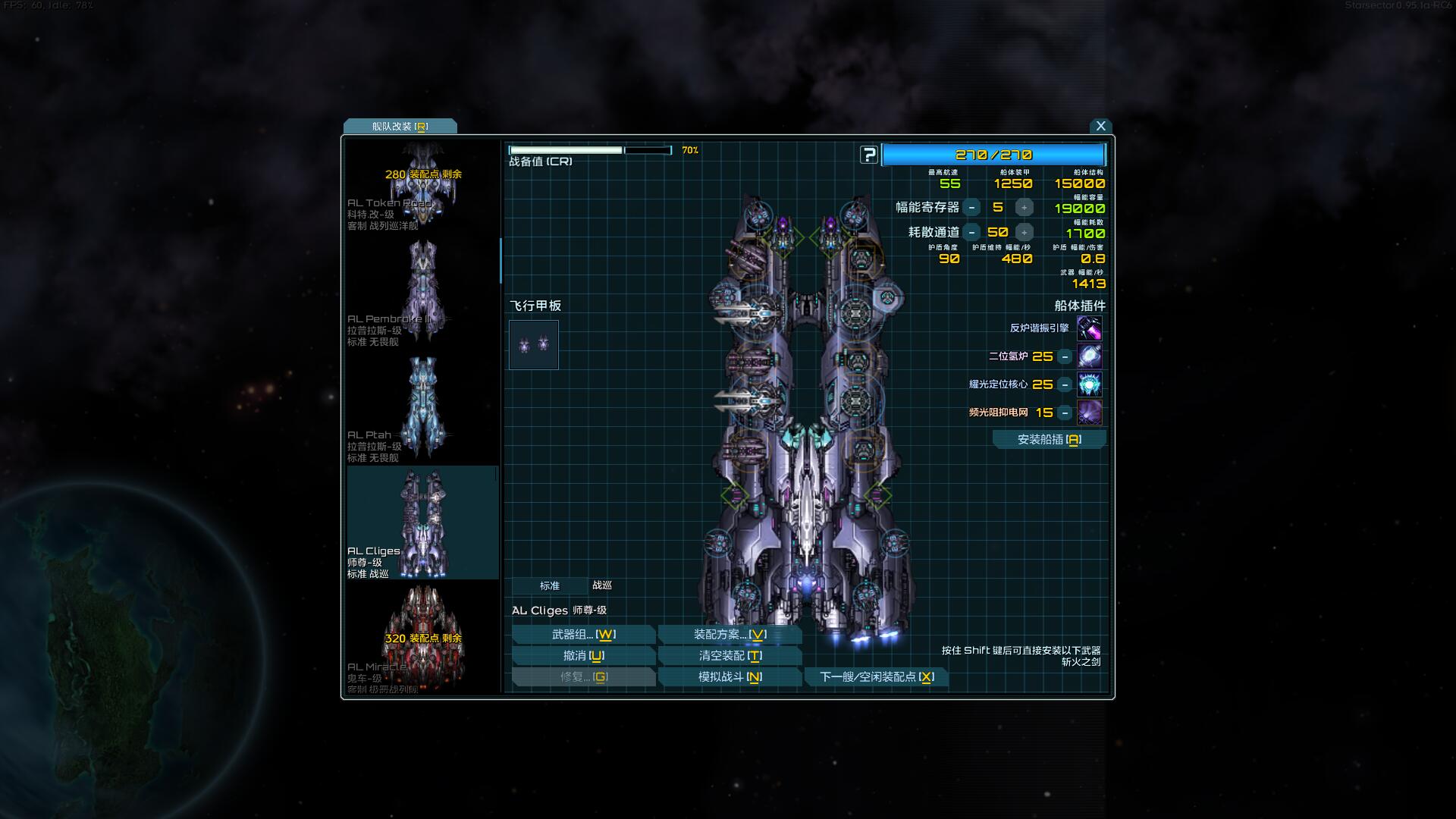Decrease 耗散通道 vent count

point(971,233)
